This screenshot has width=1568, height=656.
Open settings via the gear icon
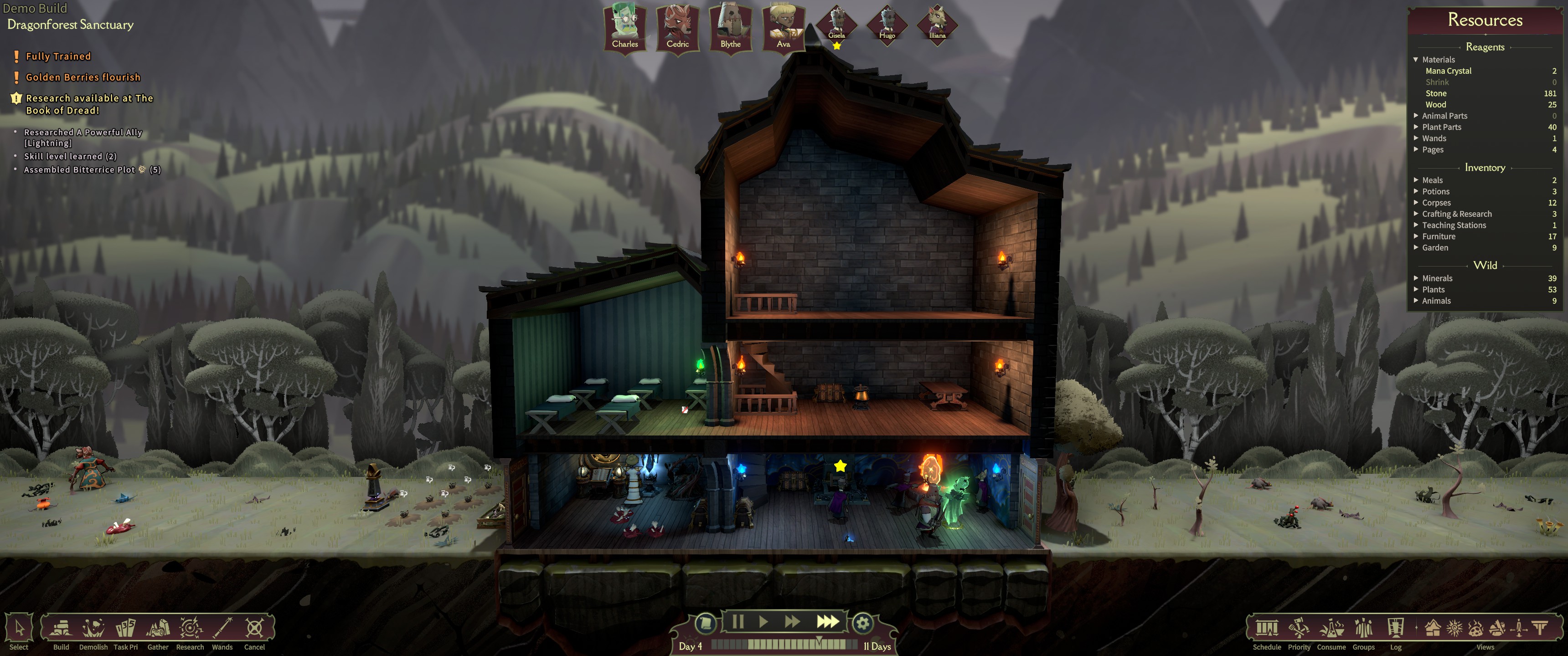[862, 623]
